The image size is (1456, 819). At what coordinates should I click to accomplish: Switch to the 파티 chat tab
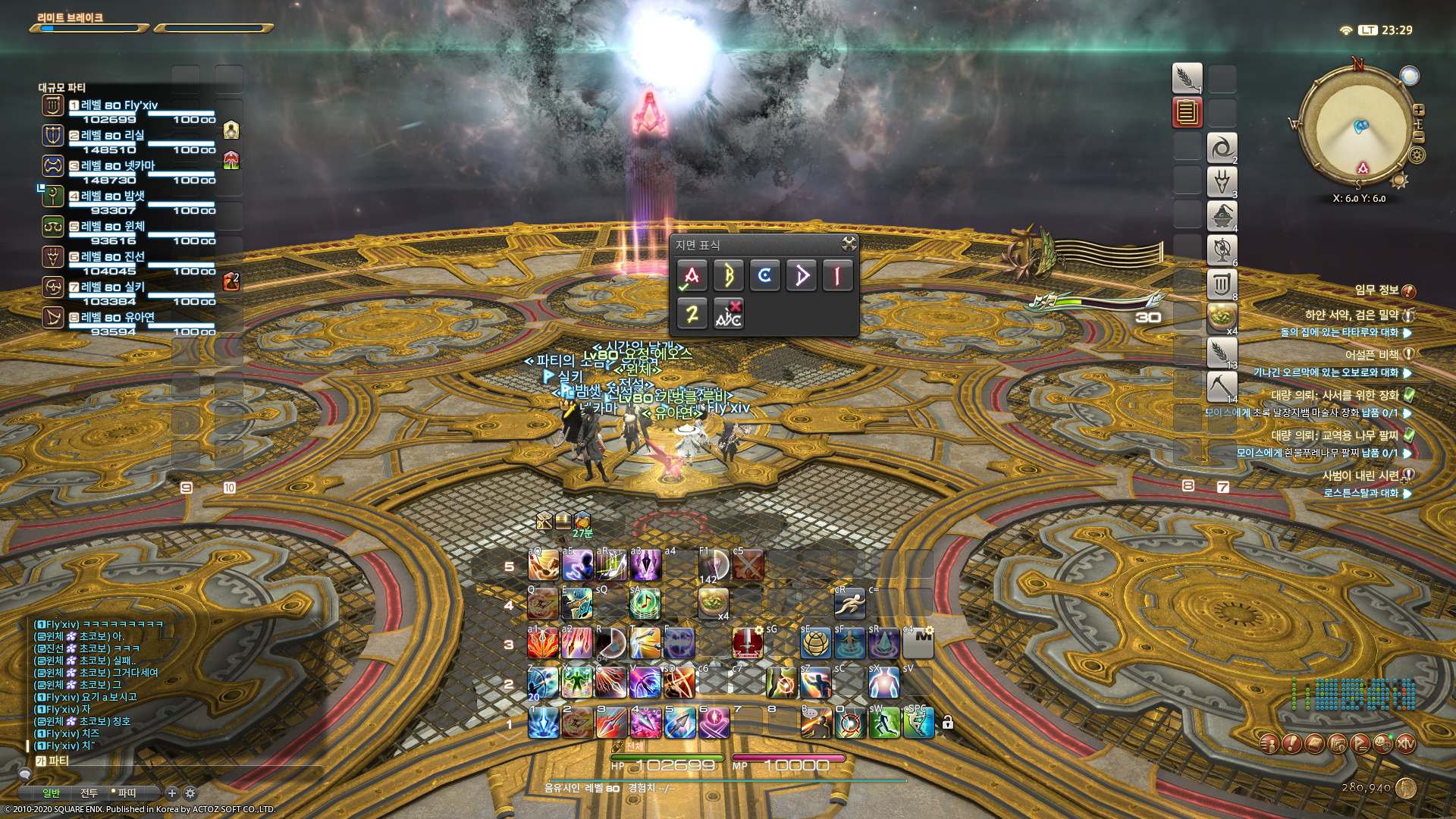[x=126, y=793]
